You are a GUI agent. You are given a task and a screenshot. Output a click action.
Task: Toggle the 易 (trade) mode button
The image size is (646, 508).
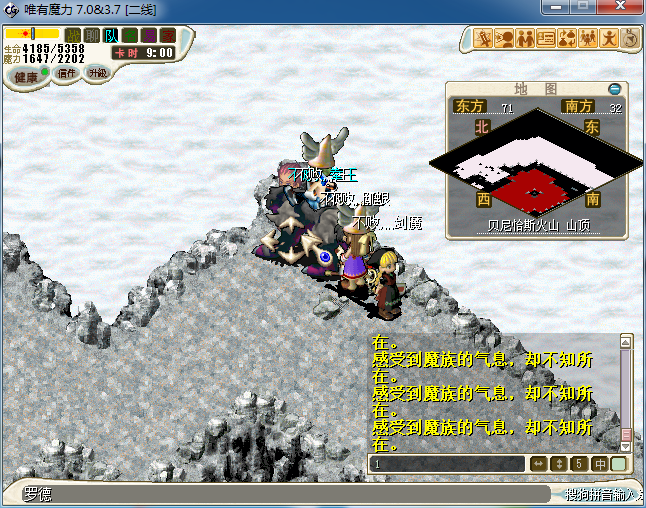point(149,36)
